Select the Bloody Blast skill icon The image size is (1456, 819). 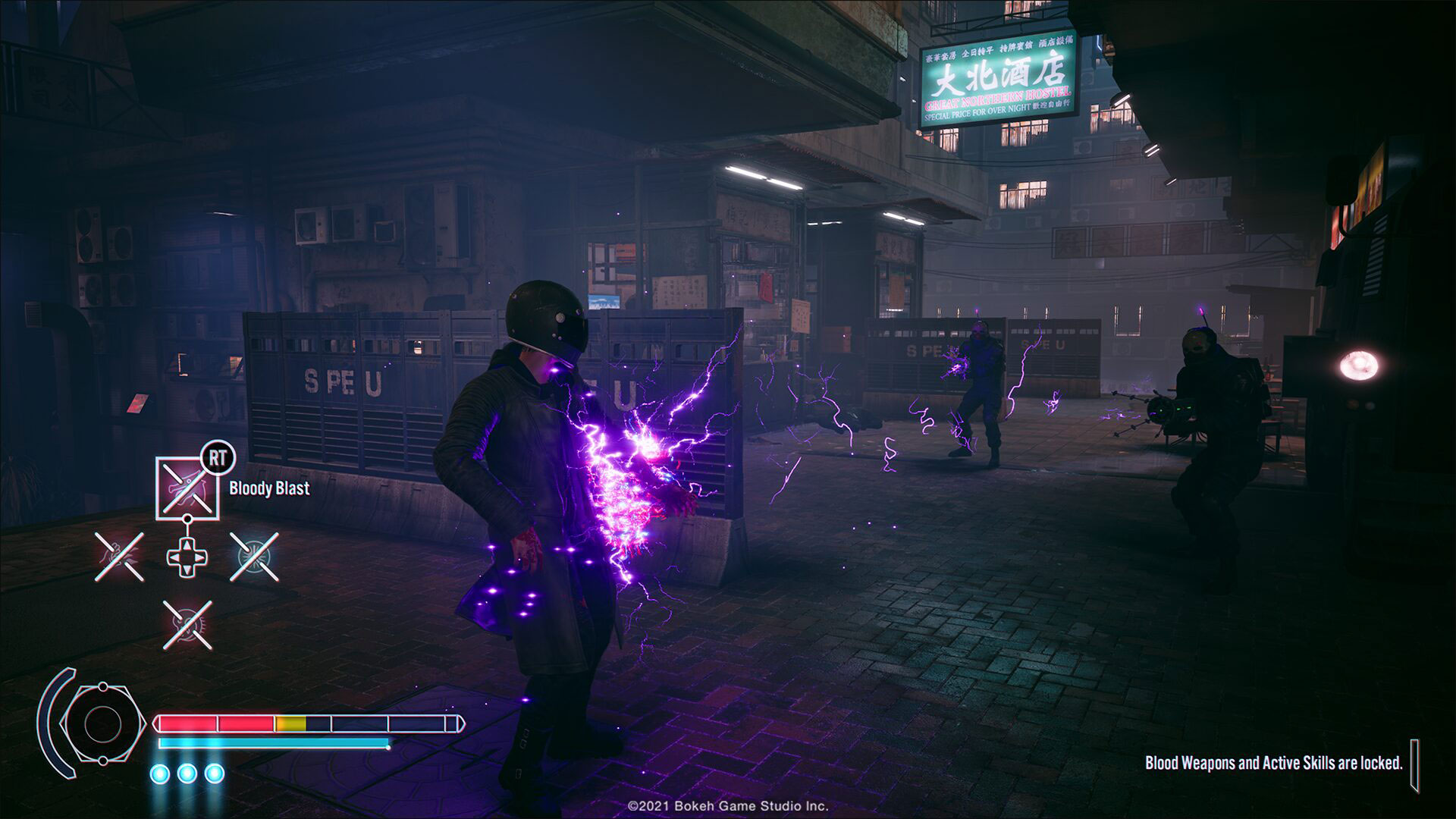(187, 488)
